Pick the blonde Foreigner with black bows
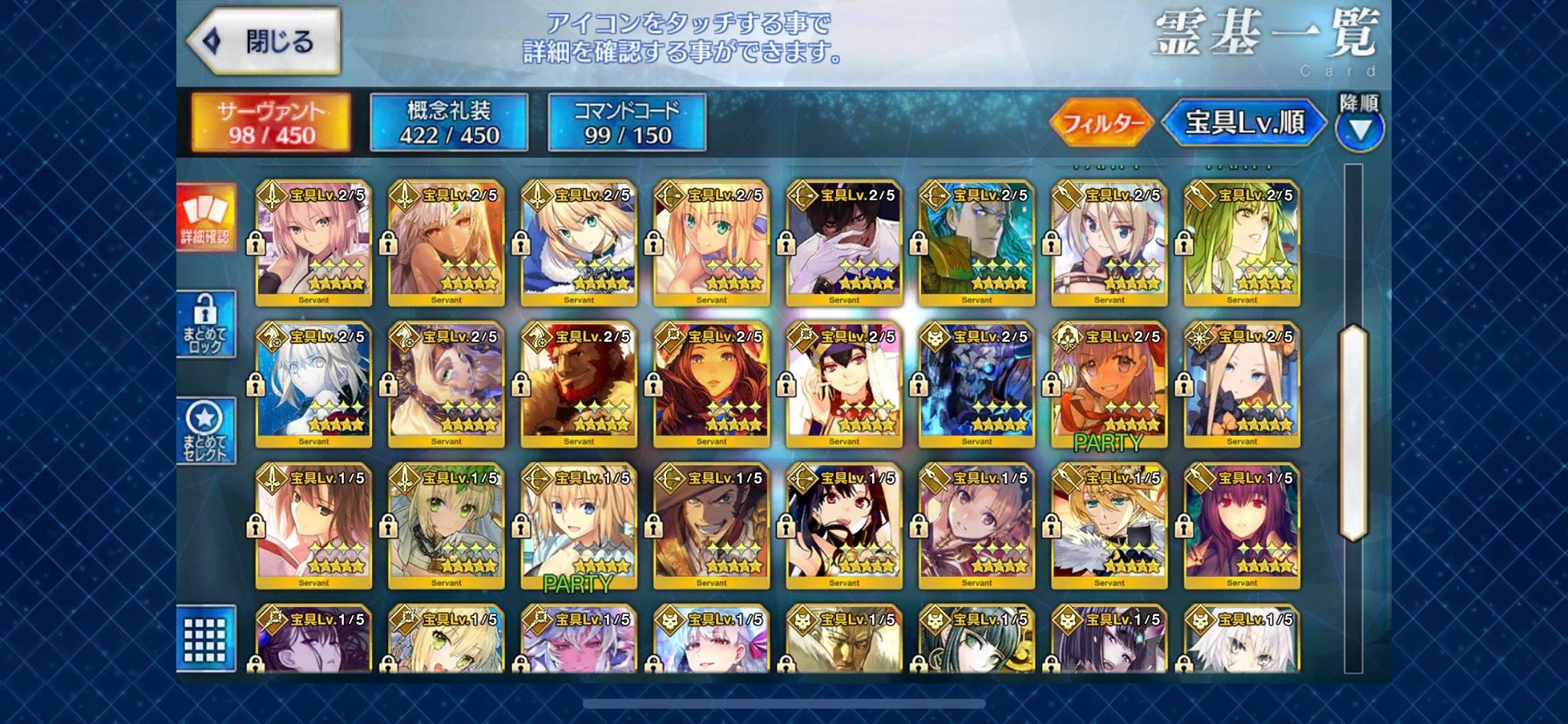 1241,383
